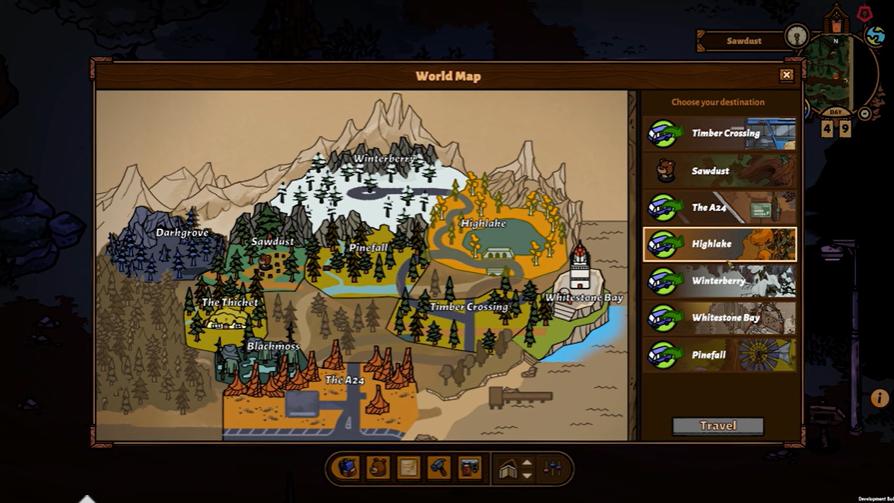The height and width of the screenshot is (503, 894).
Task: Click the globe icon beside the minimap
Action: 875,36
